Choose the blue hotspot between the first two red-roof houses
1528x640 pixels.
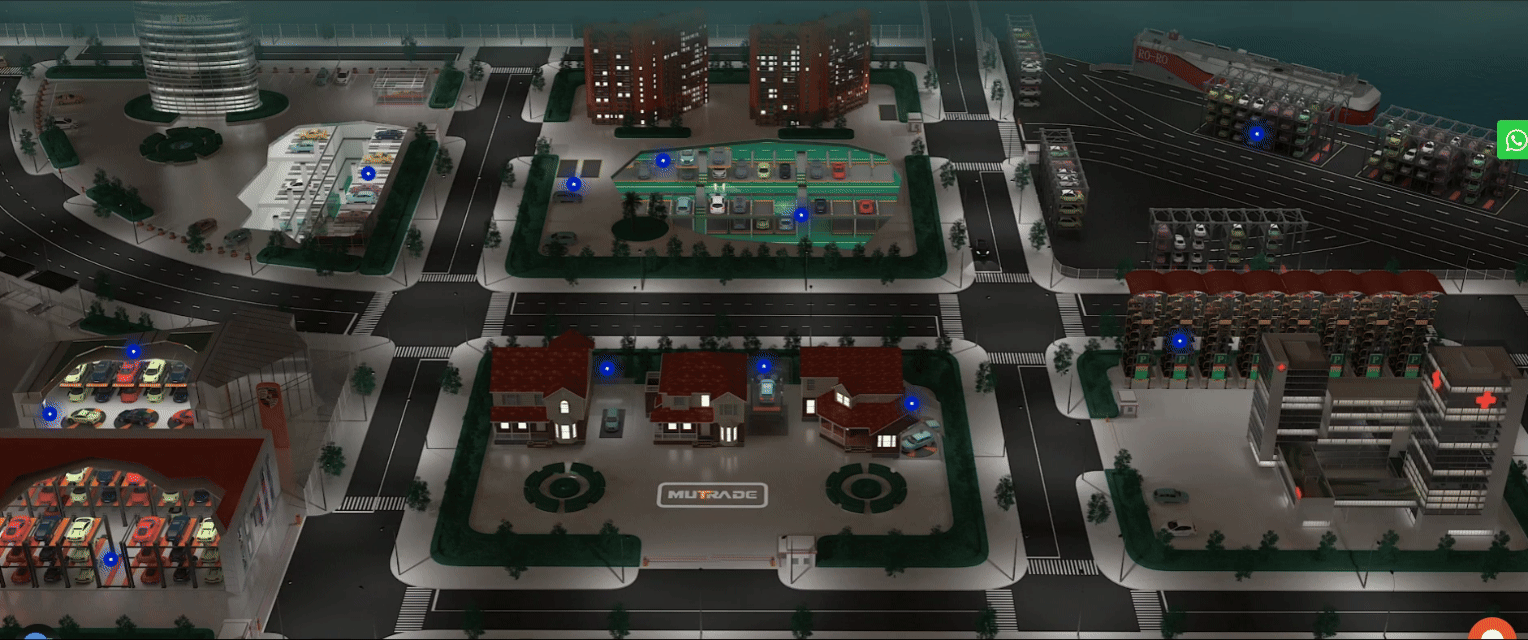coord(606,368)
